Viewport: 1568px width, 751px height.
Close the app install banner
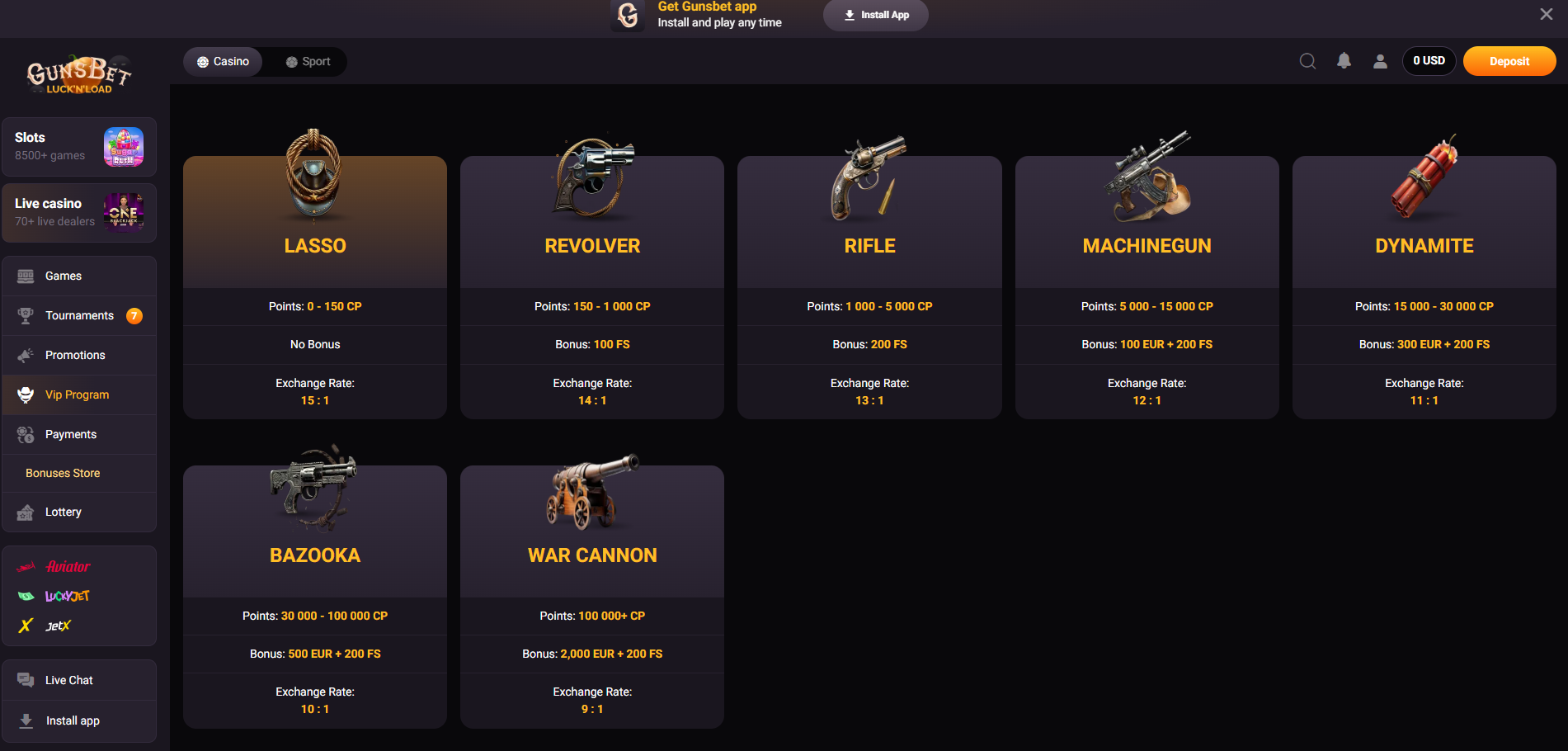pos(1546,14)
